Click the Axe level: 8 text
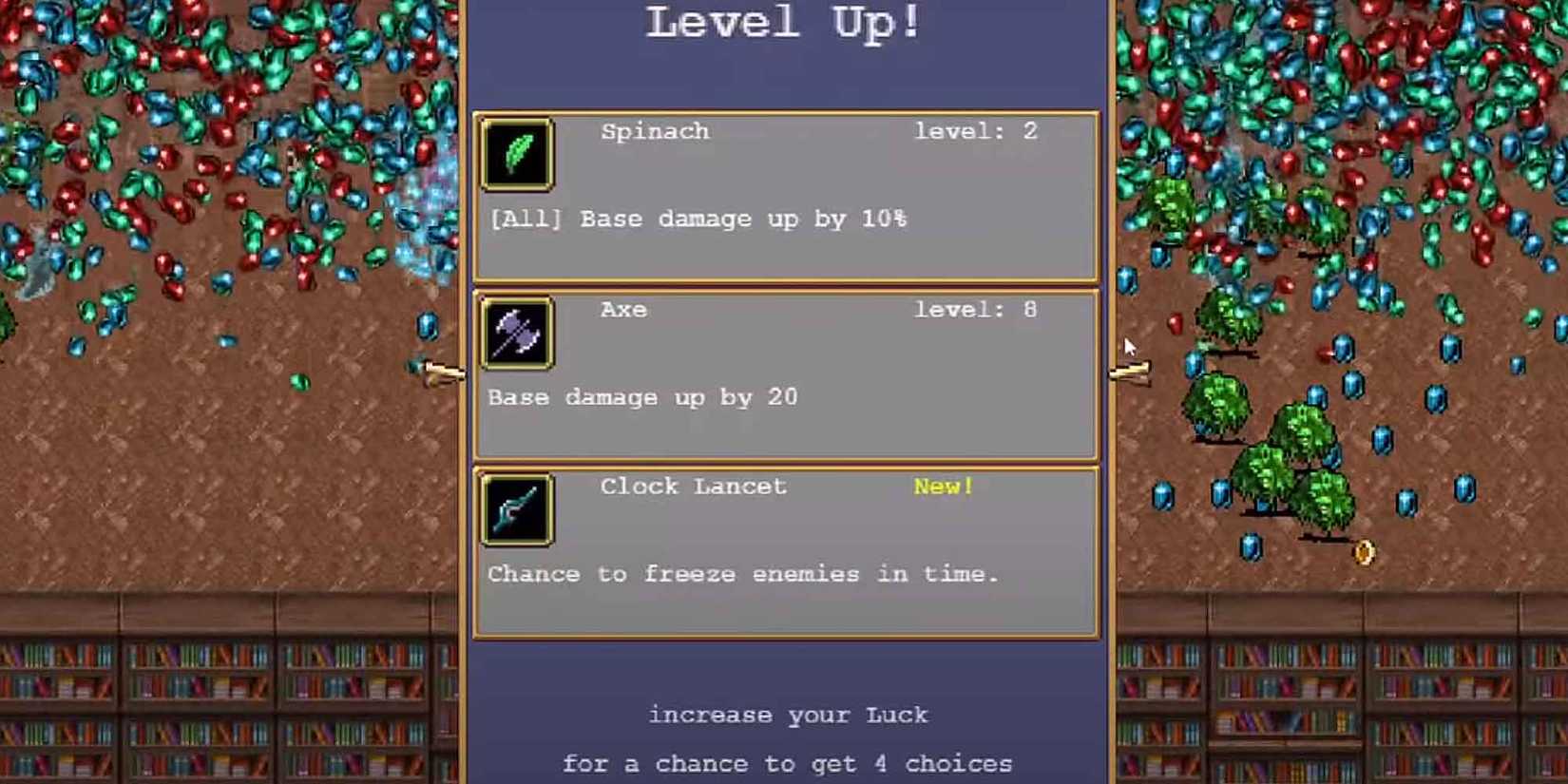Viewport: 1568px width, 784px height. click(x=976, y=309)
